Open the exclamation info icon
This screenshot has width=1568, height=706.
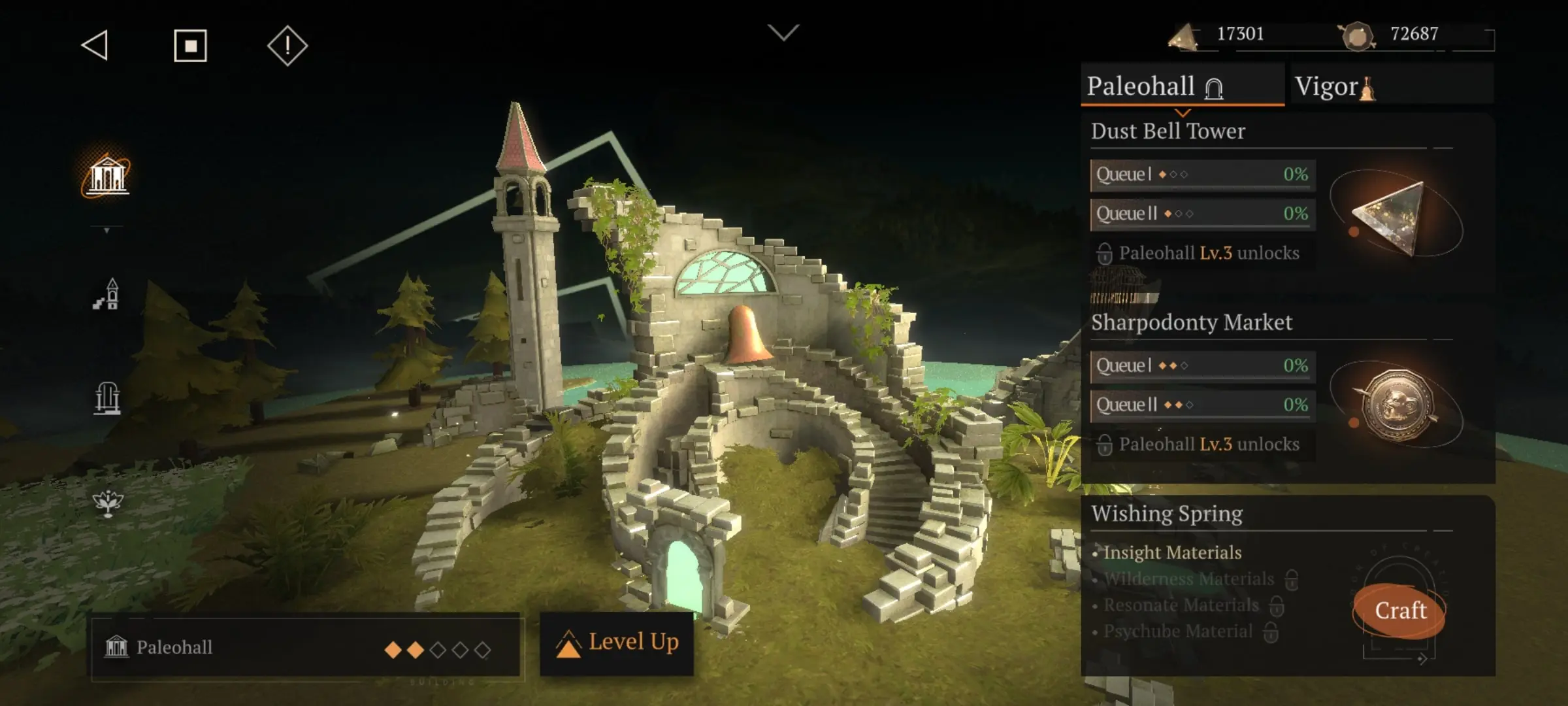pyautogui.click(x=287, y=46)
